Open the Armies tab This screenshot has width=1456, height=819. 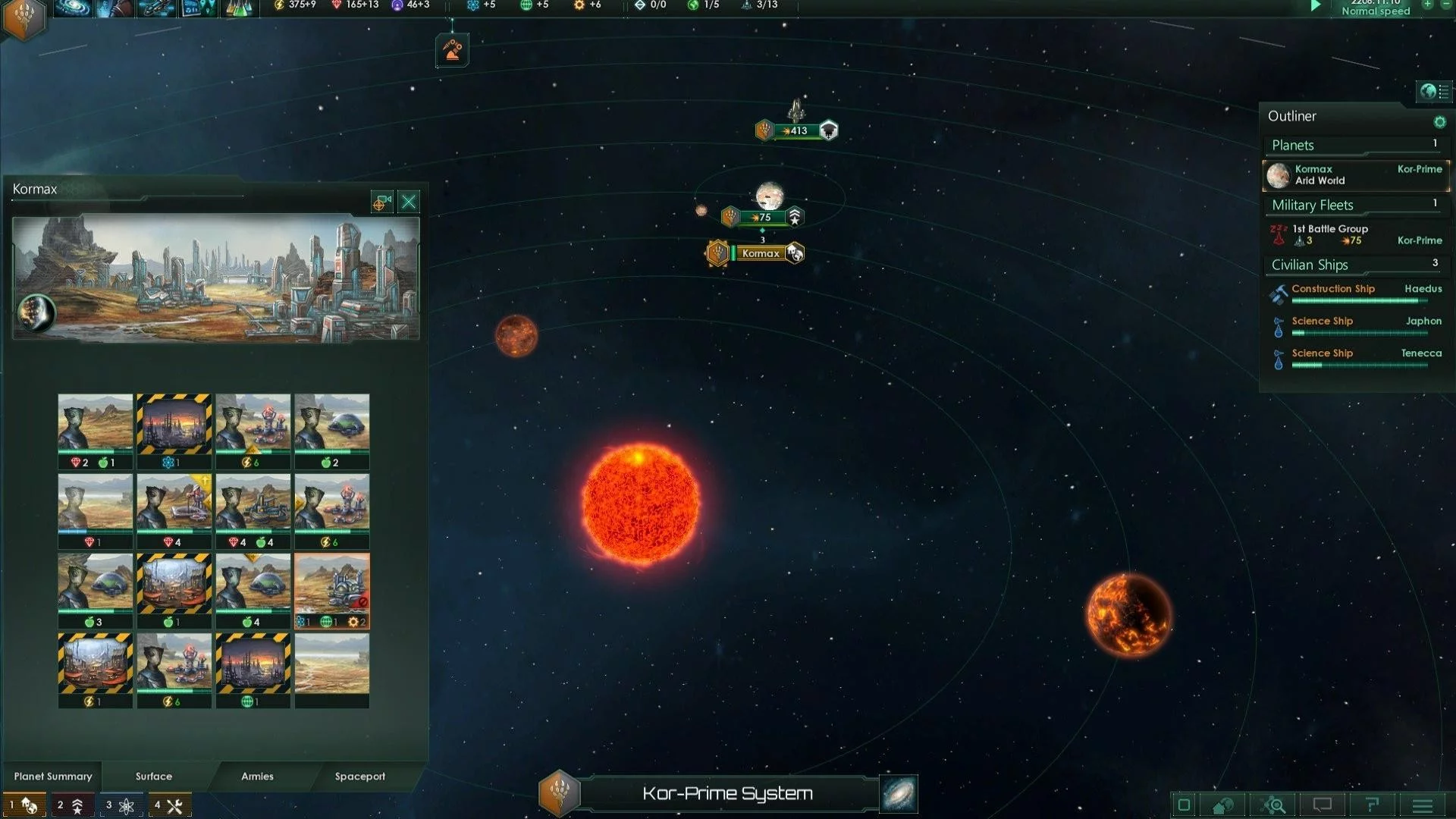point(257,776)
